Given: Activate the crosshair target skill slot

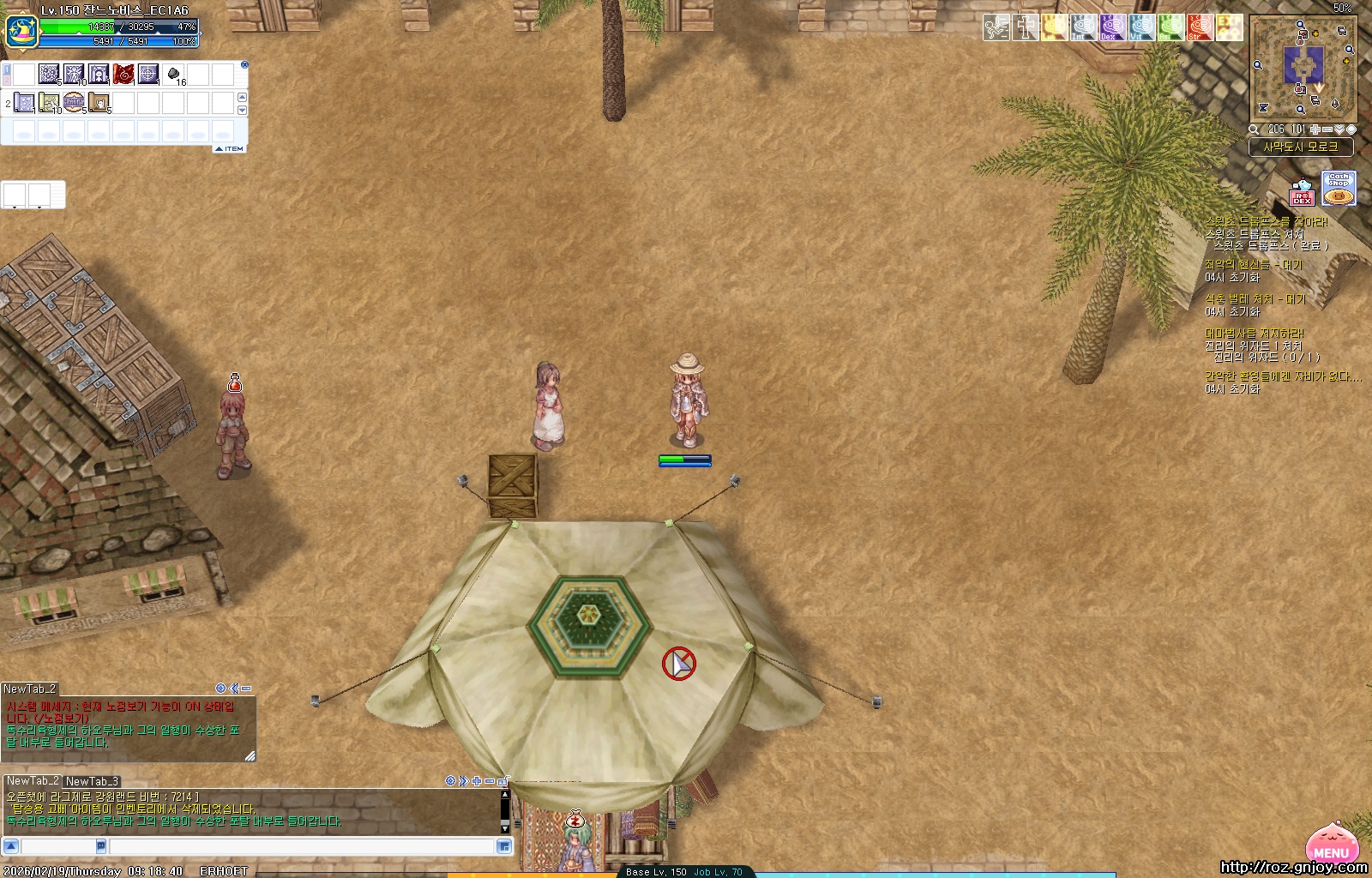Looking at the screenshot, I should click(x=148, y=75).
